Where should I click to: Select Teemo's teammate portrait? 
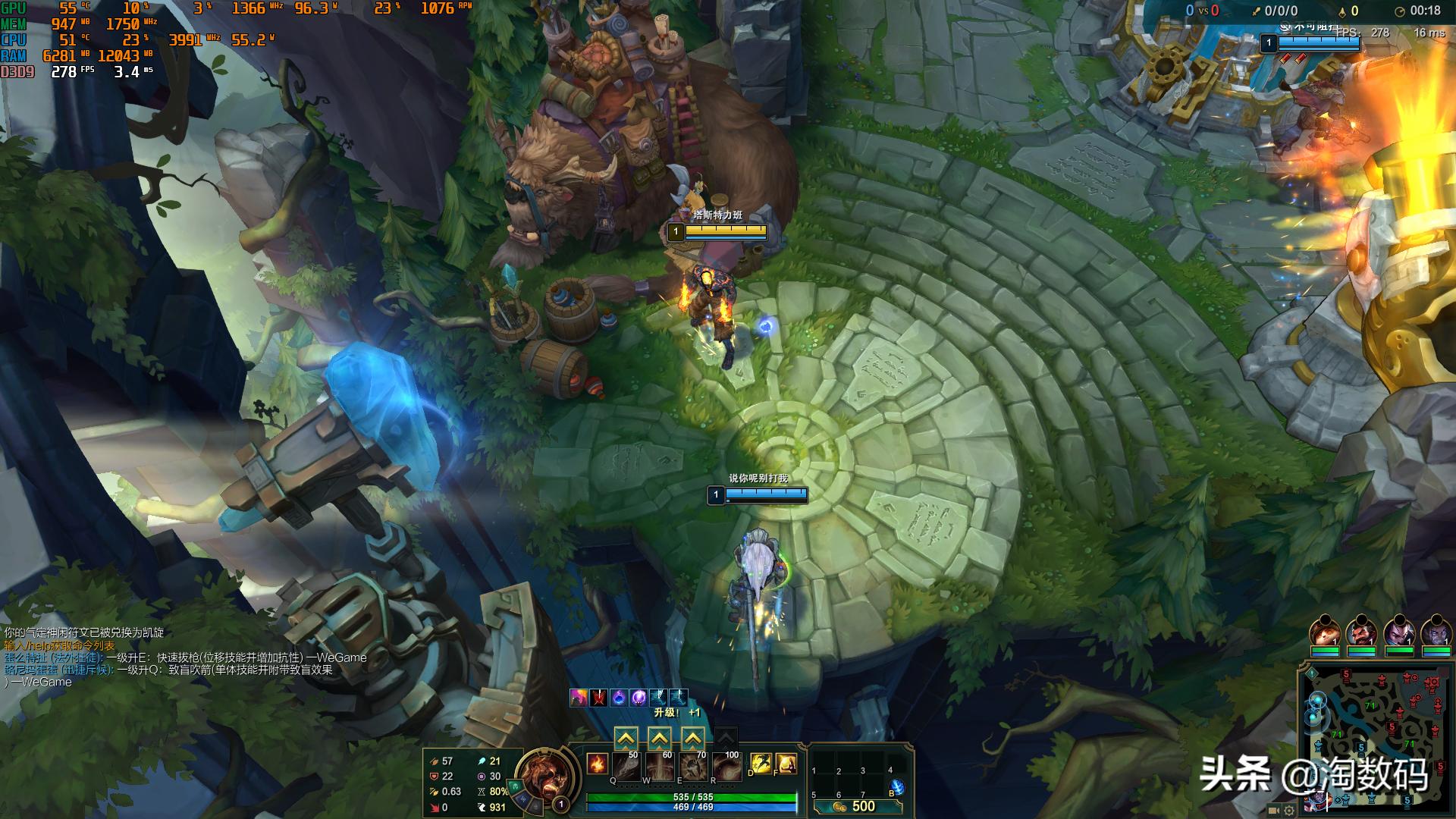click(1325, 632)
